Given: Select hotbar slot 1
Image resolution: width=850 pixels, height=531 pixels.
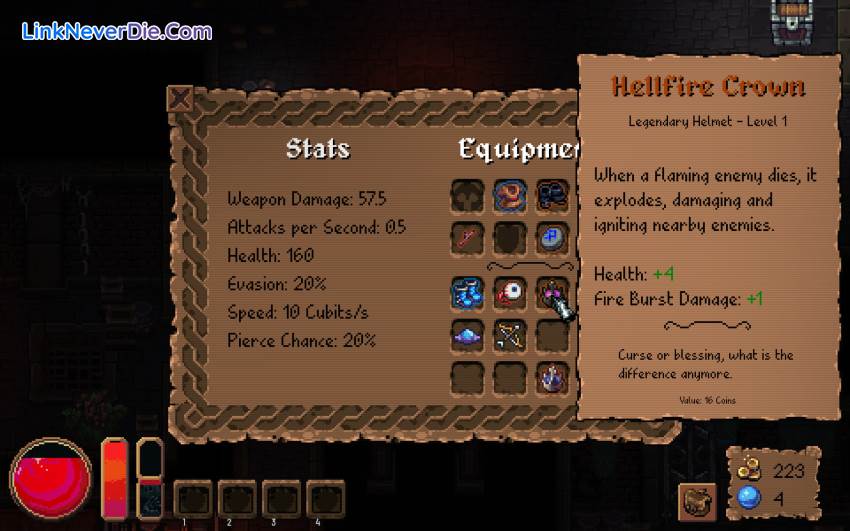Looking at the screenshot, I should click(192, 498).
